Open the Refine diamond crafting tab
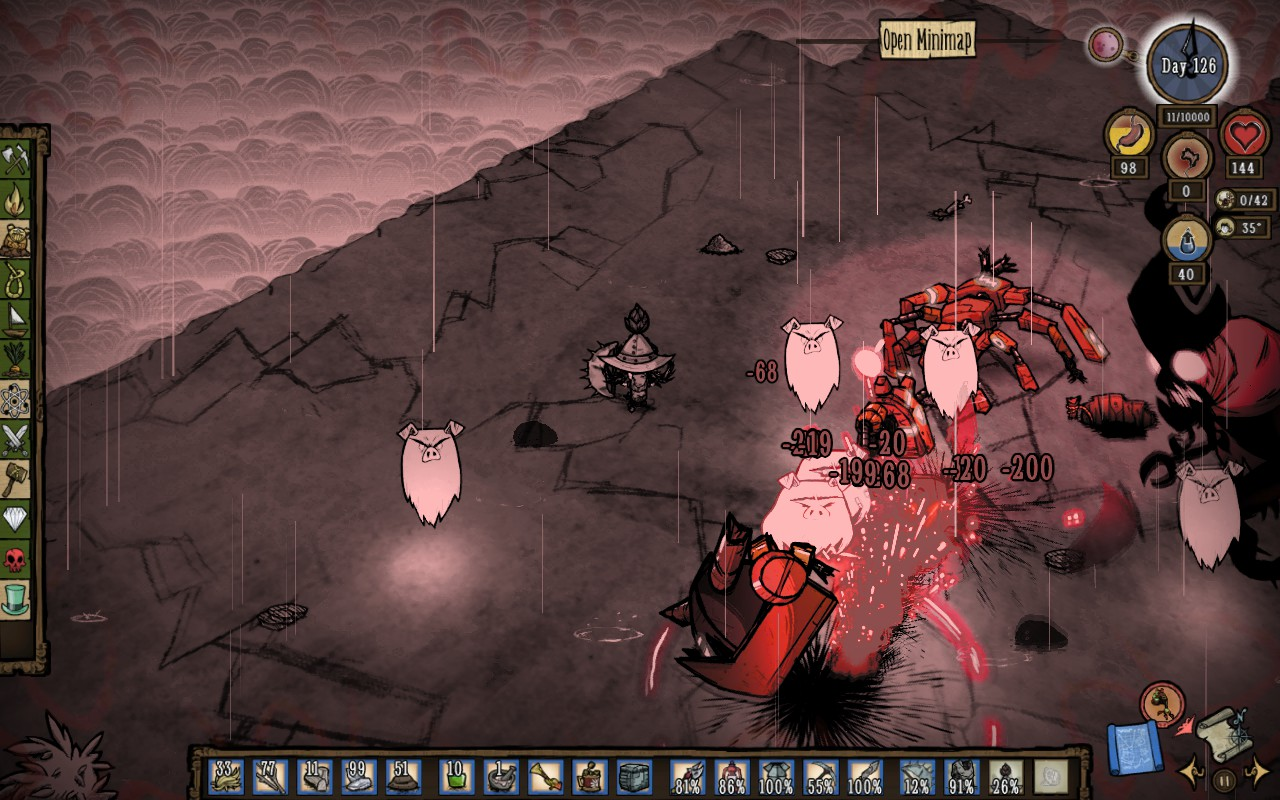1280x800 pixels. (x=16, y=518)
